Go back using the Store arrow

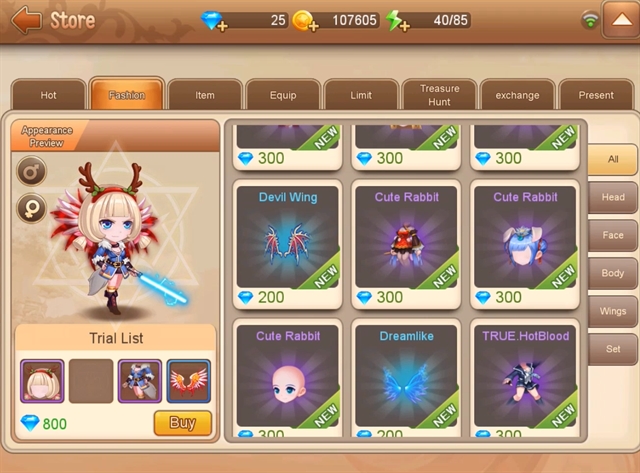[26, 20]
